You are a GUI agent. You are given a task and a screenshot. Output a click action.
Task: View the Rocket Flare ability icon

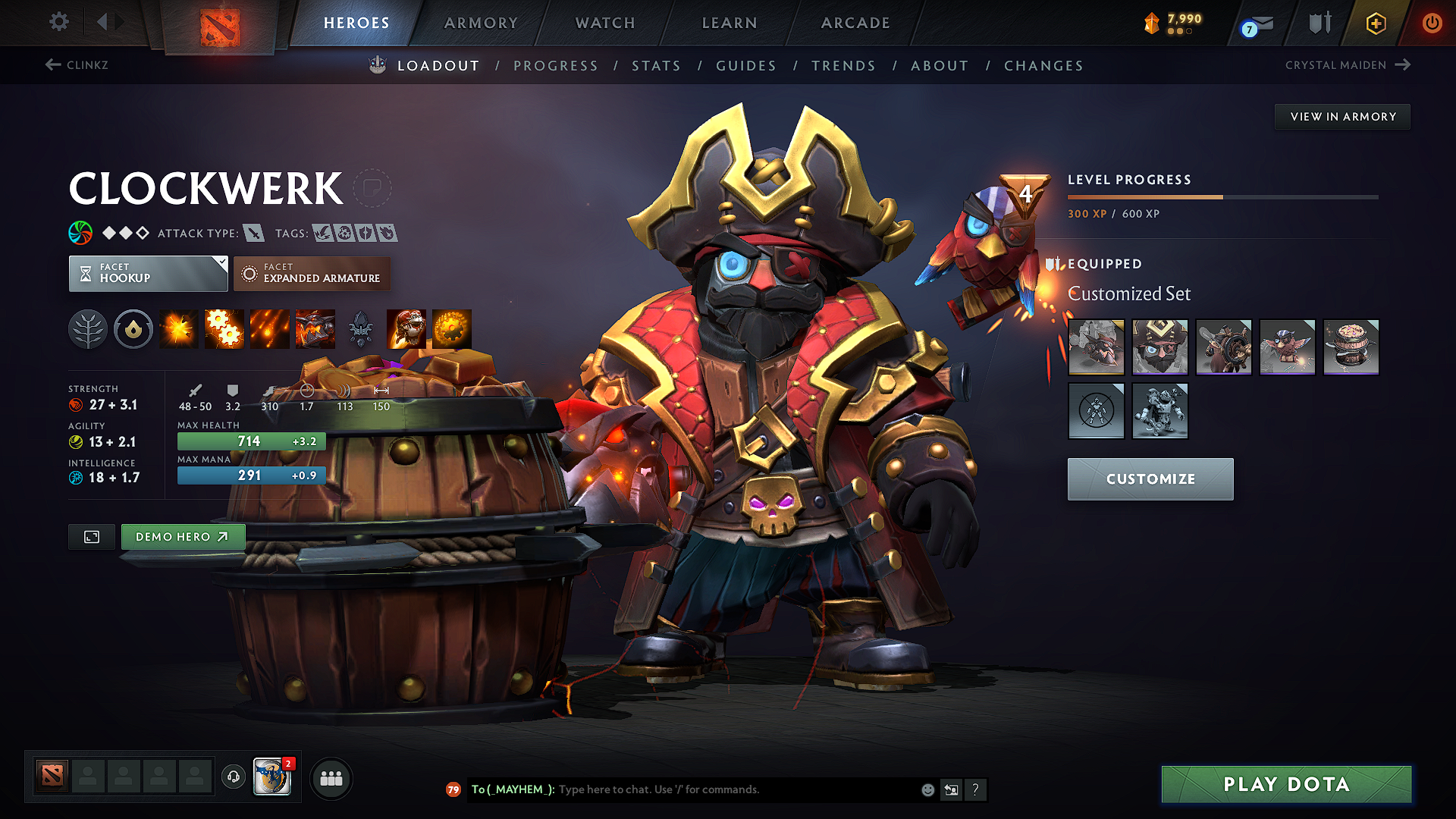pyautogui.click(x=270, y=328)
